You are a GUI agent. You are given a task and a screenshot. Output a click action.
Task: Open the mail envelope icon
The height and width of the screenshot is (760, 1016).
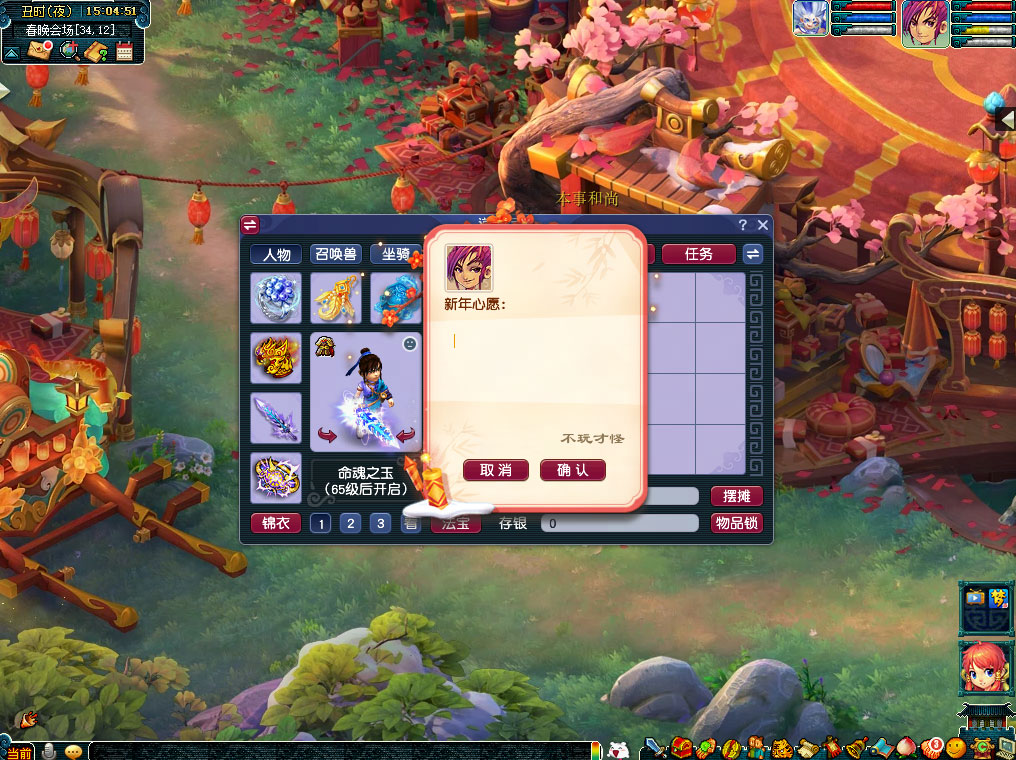pos(40,50)
